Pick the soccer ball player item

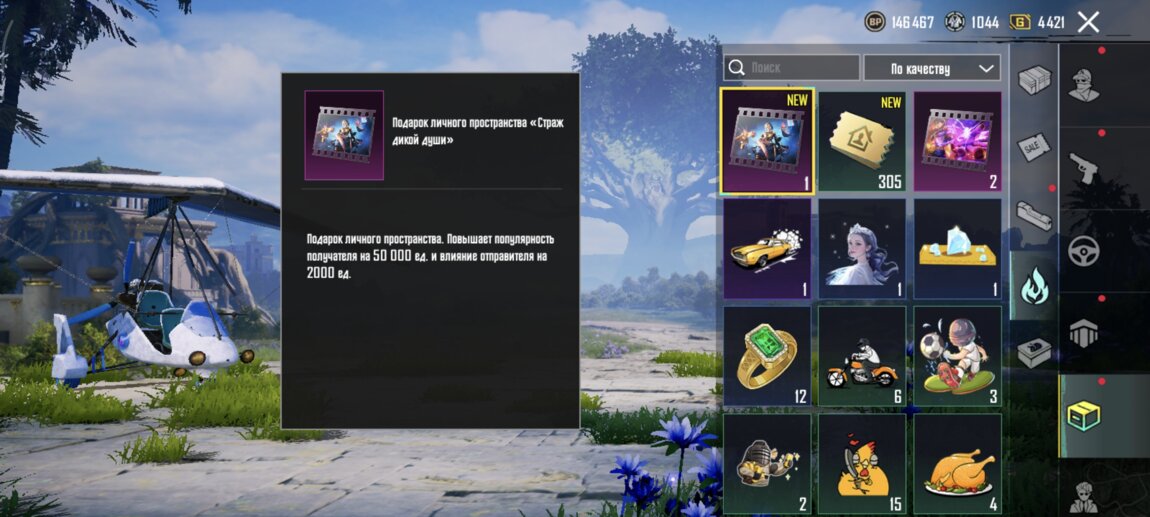[x=957, y=355]
